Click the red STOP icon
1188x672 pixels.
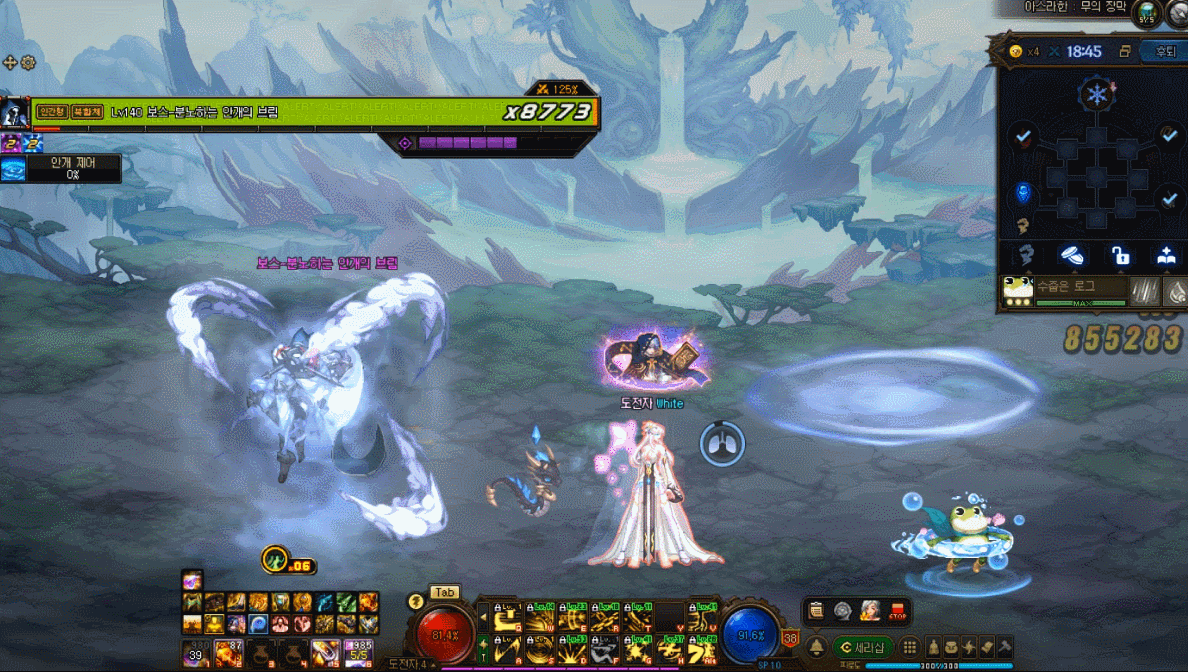897,610
